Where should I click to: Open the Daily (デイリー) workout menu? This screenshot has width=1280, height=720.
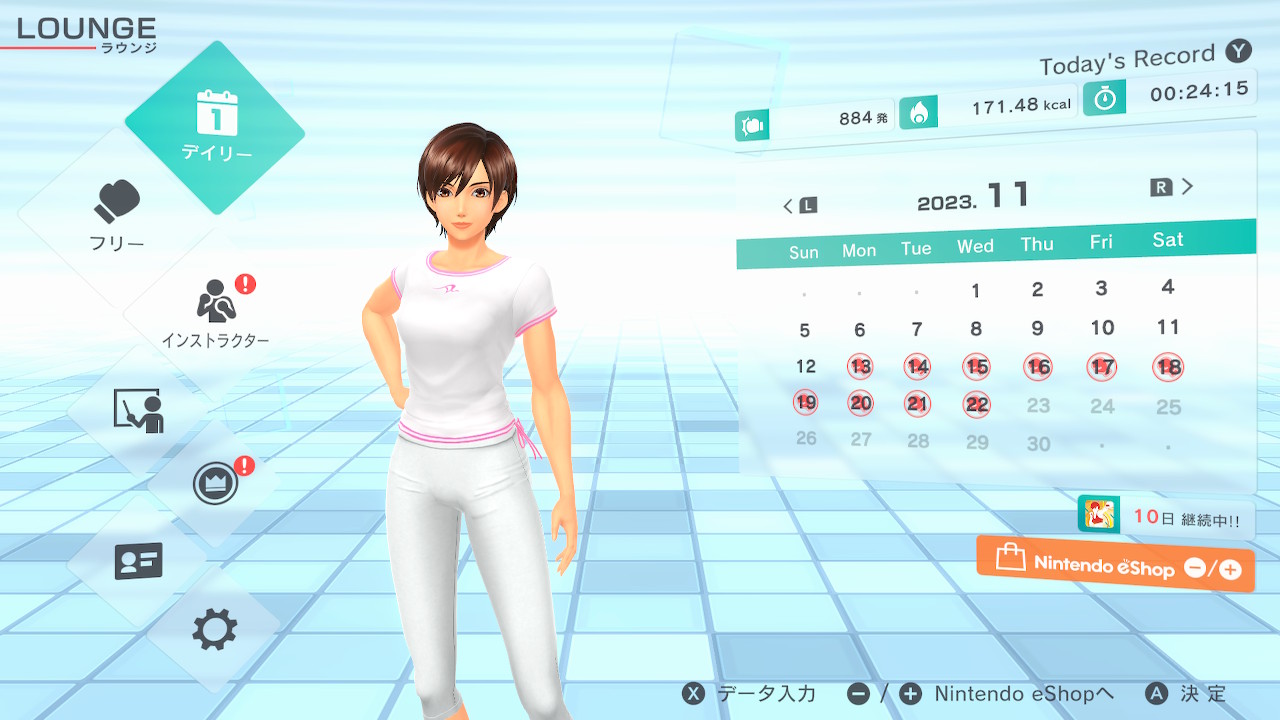215,127
